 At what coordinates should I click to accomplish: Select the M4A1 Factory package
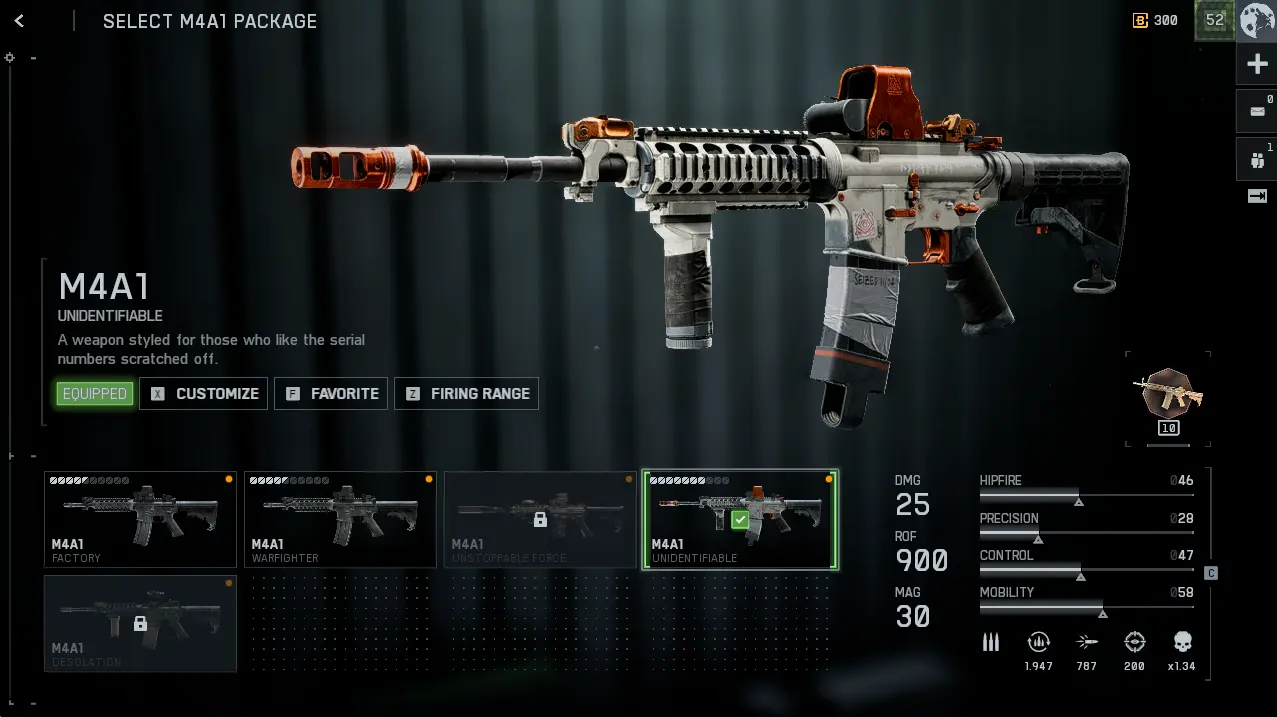(x=140, y=519)
